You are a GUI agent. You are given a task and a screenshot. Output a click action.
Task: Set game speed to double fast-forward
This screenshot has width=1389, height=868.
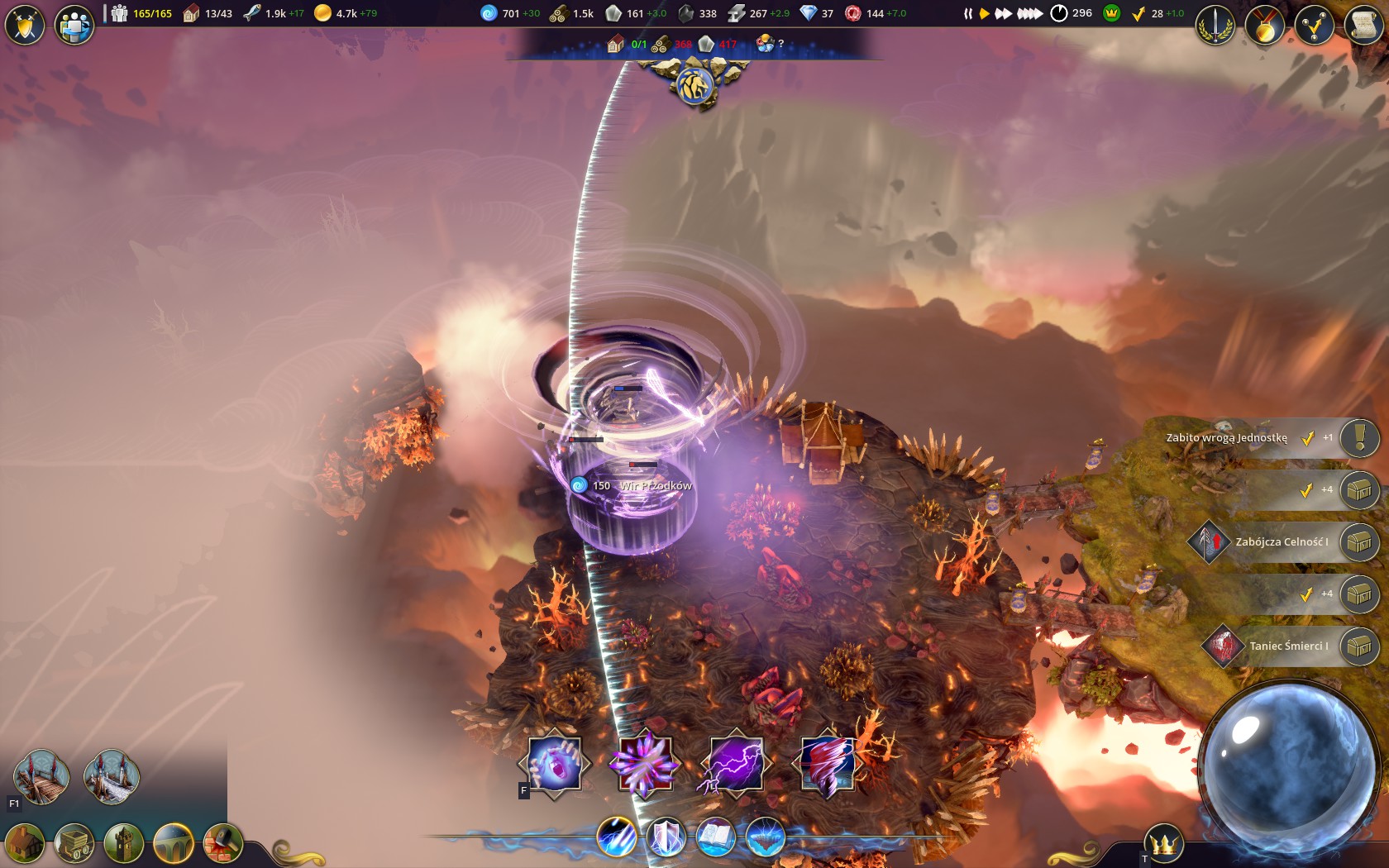[1003, 14]
